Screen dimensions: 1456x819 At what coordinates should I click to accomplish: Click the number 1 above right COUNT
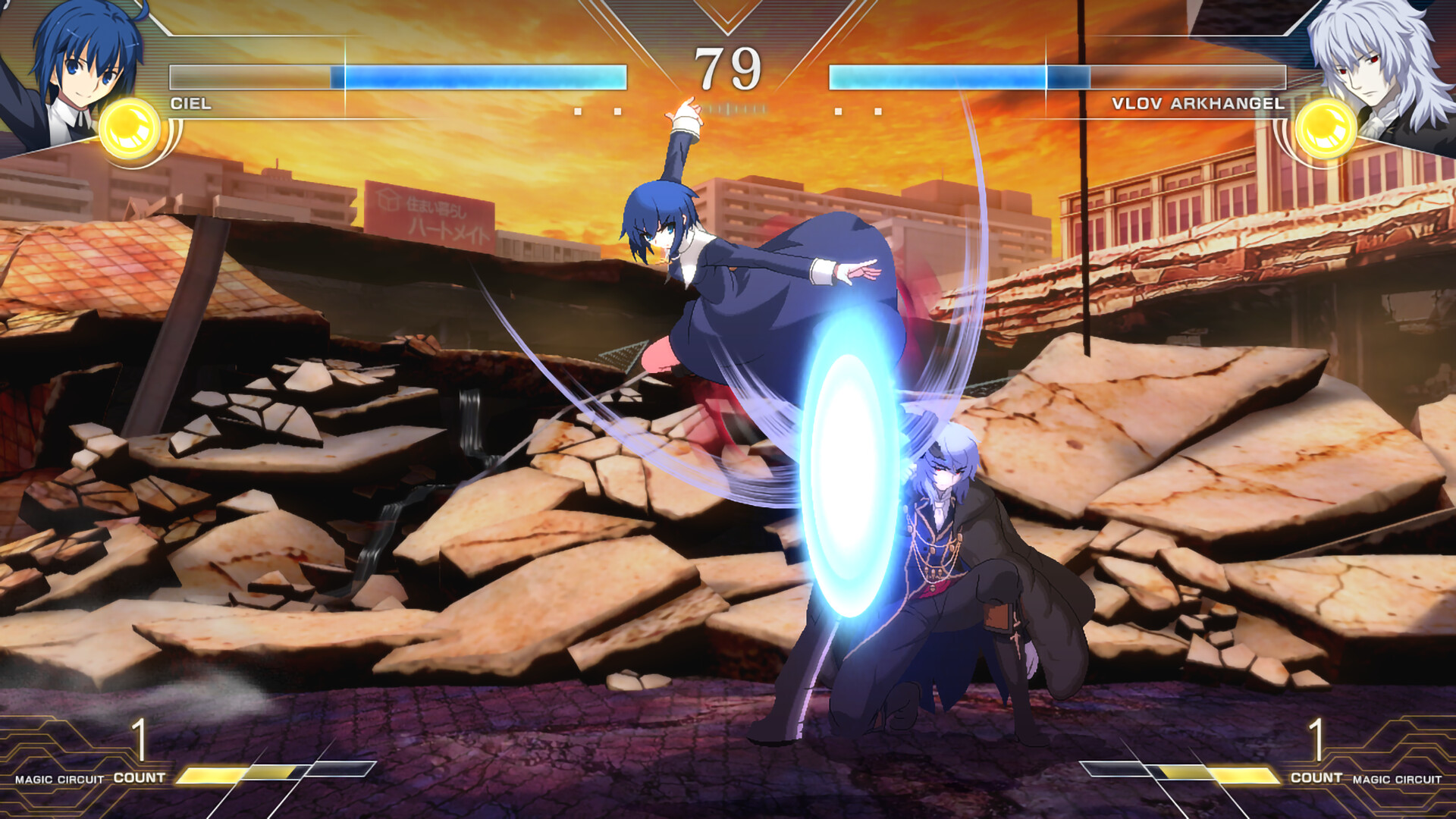tap(1316, 739)
